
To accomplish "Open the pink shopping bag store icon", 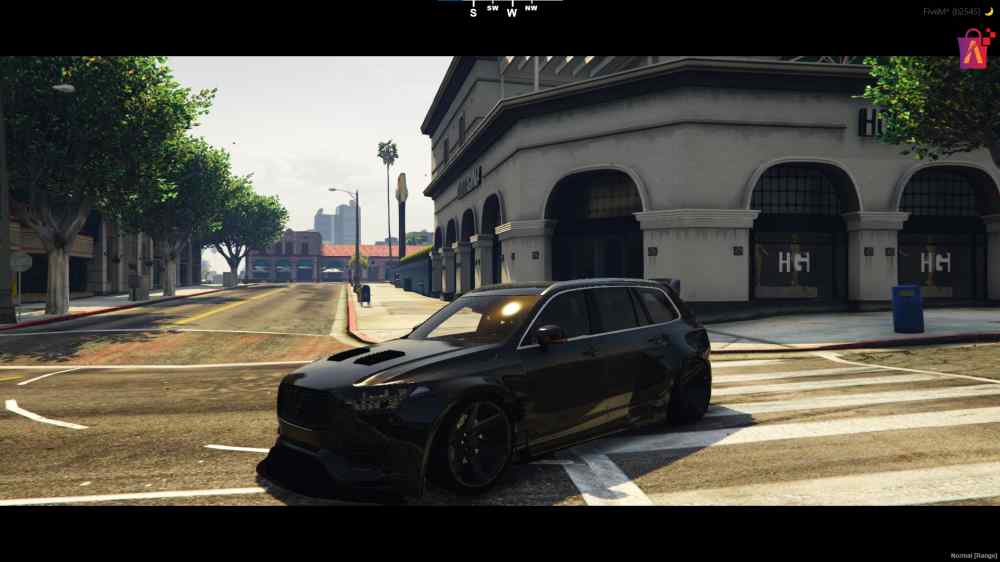I will point(975,48).
